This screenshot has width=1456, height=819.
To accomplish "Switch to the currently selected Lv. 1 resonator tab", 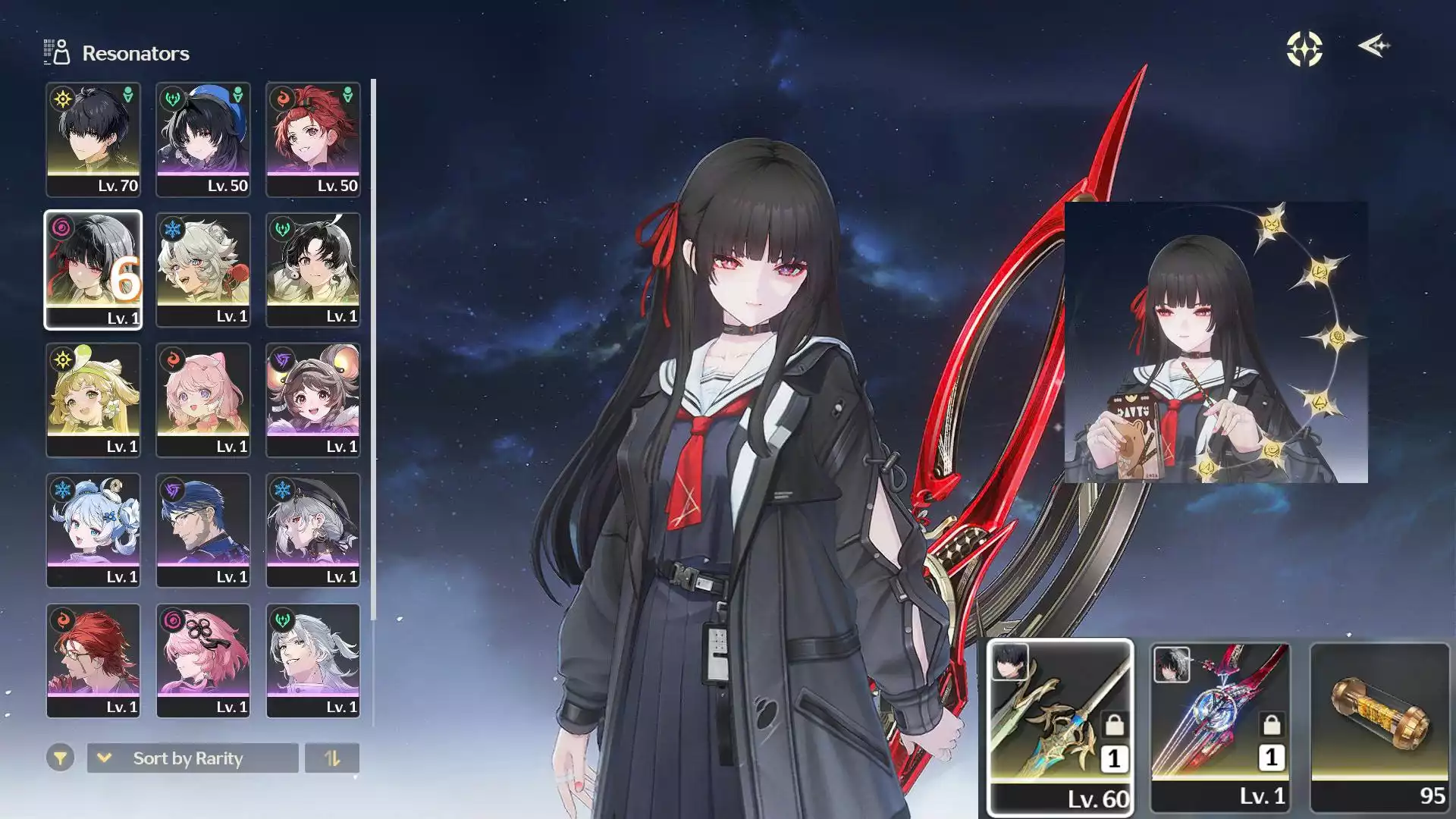I will click(x=94, y=269).
